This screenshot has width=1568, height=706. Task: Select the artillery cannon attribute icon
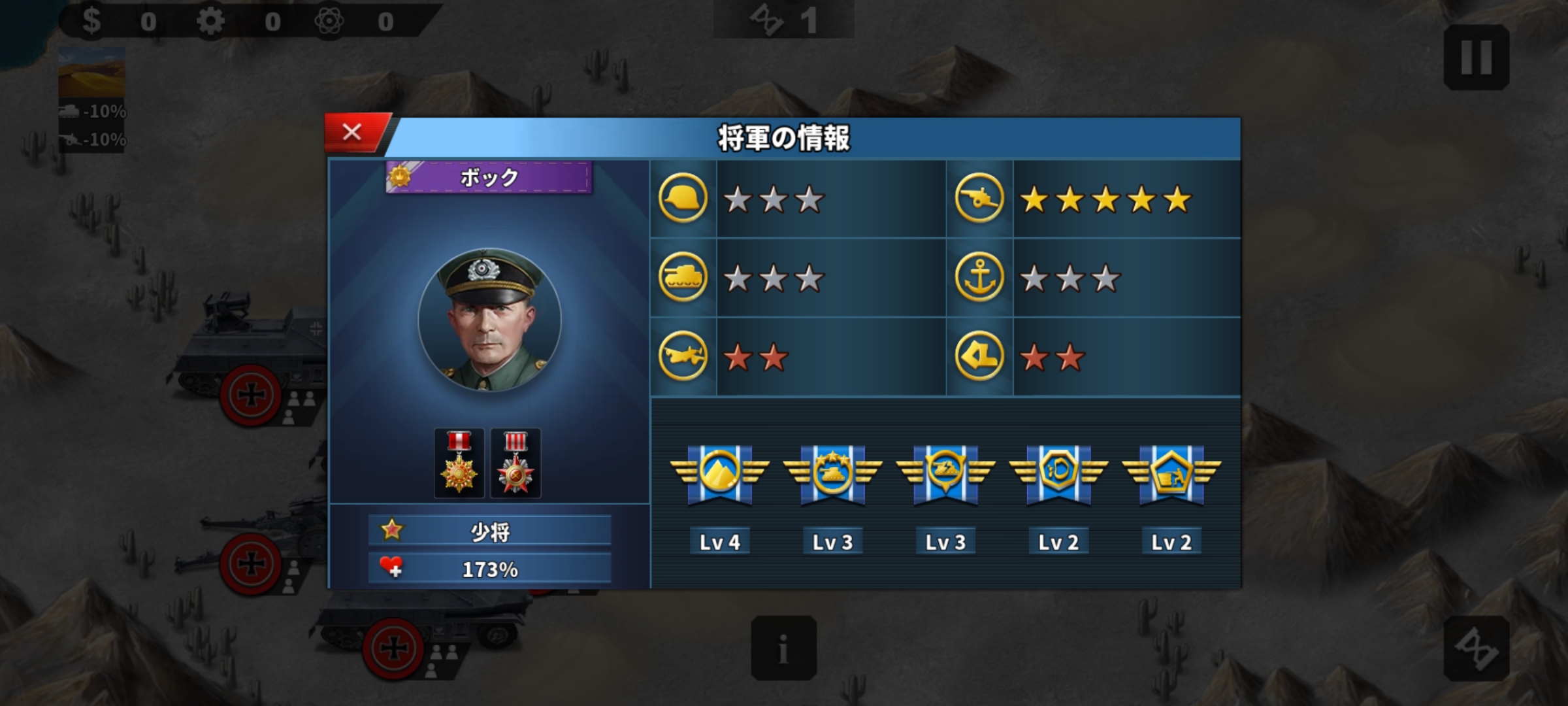coord(979,198)
